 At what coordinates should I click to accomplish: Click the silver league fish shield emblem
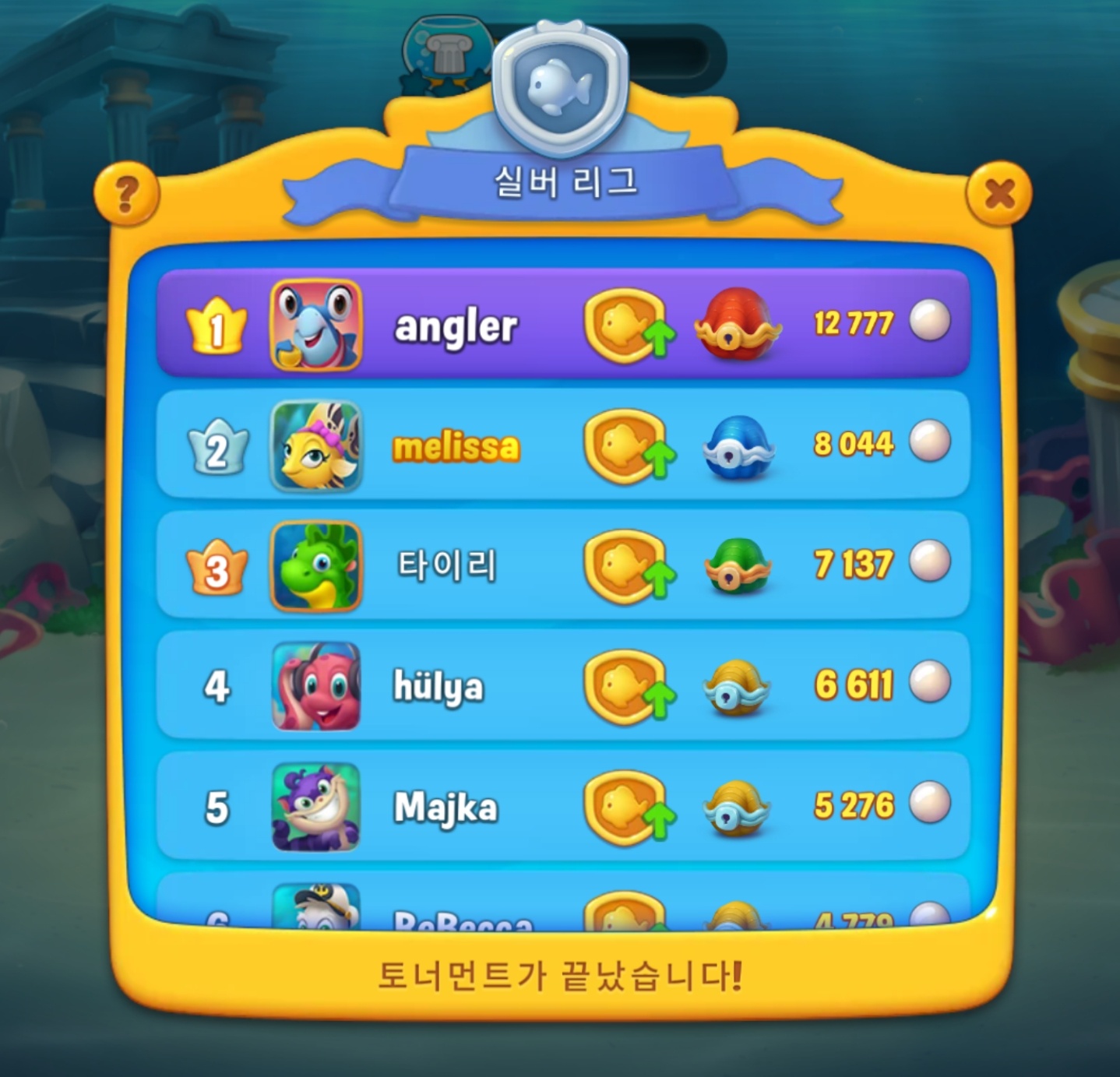tap(560, 87)
